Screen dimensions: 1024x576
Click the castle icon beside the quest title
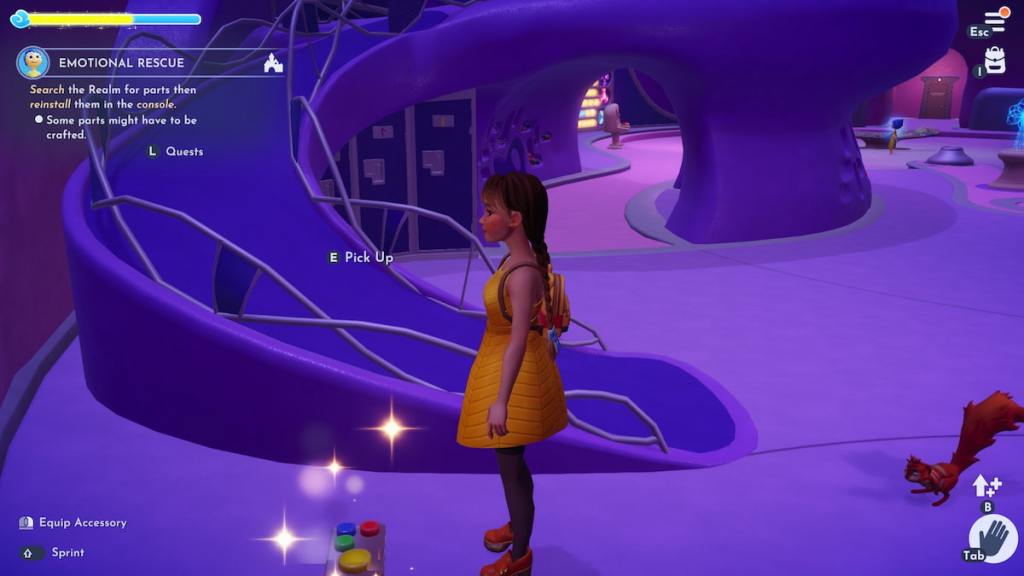point(272,63)
